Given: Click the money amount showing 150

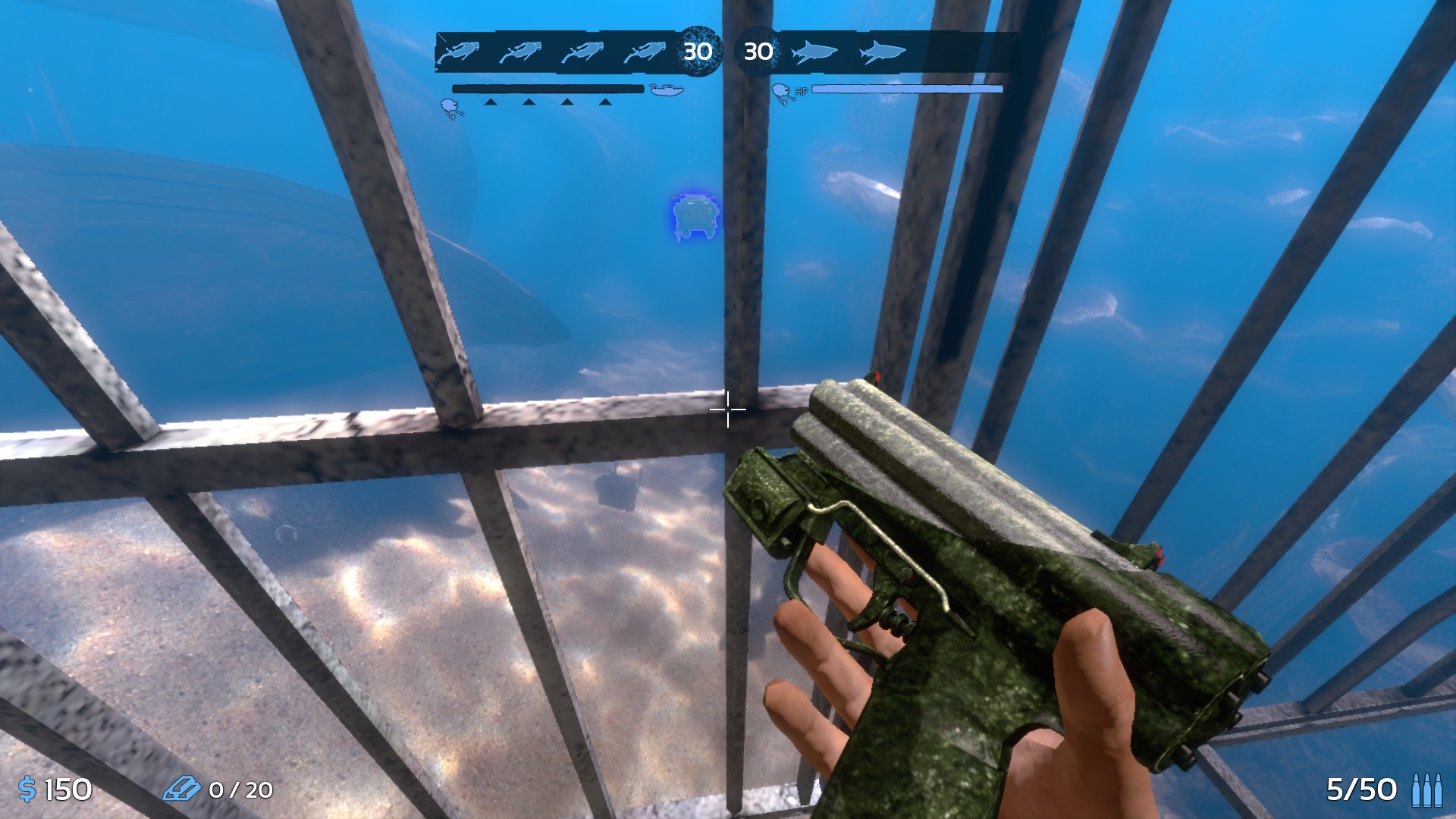Looking at the screenshot, I should point(67,790).
